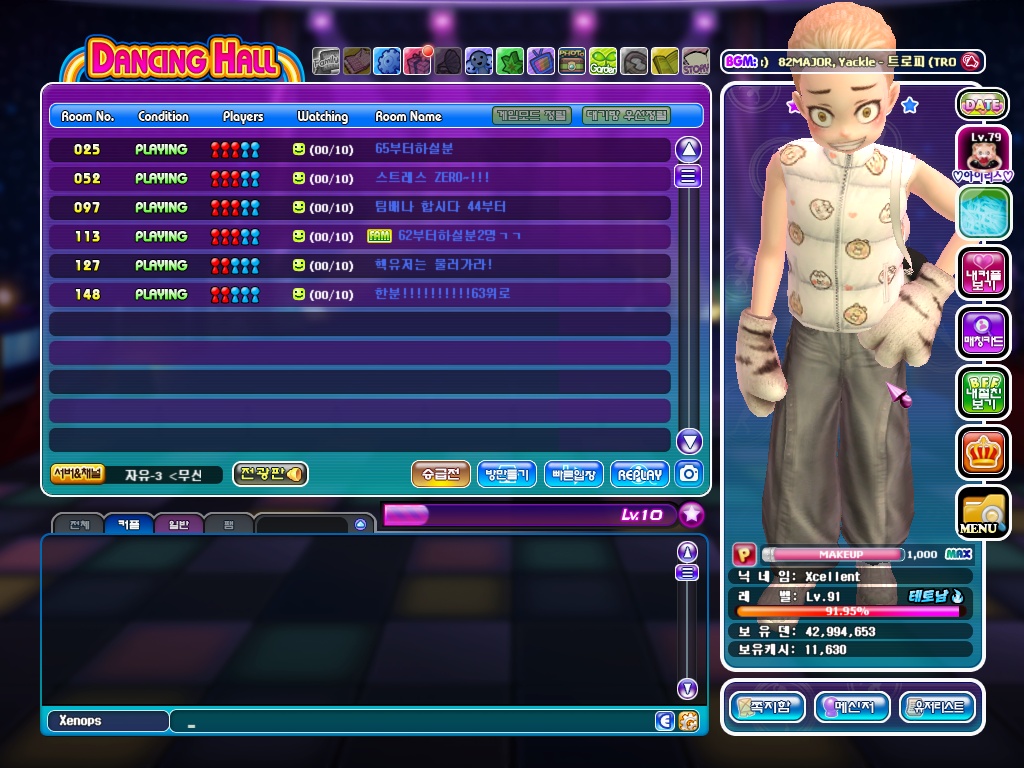Open the 승급전 promotion match button

click(x=440, y=474)
